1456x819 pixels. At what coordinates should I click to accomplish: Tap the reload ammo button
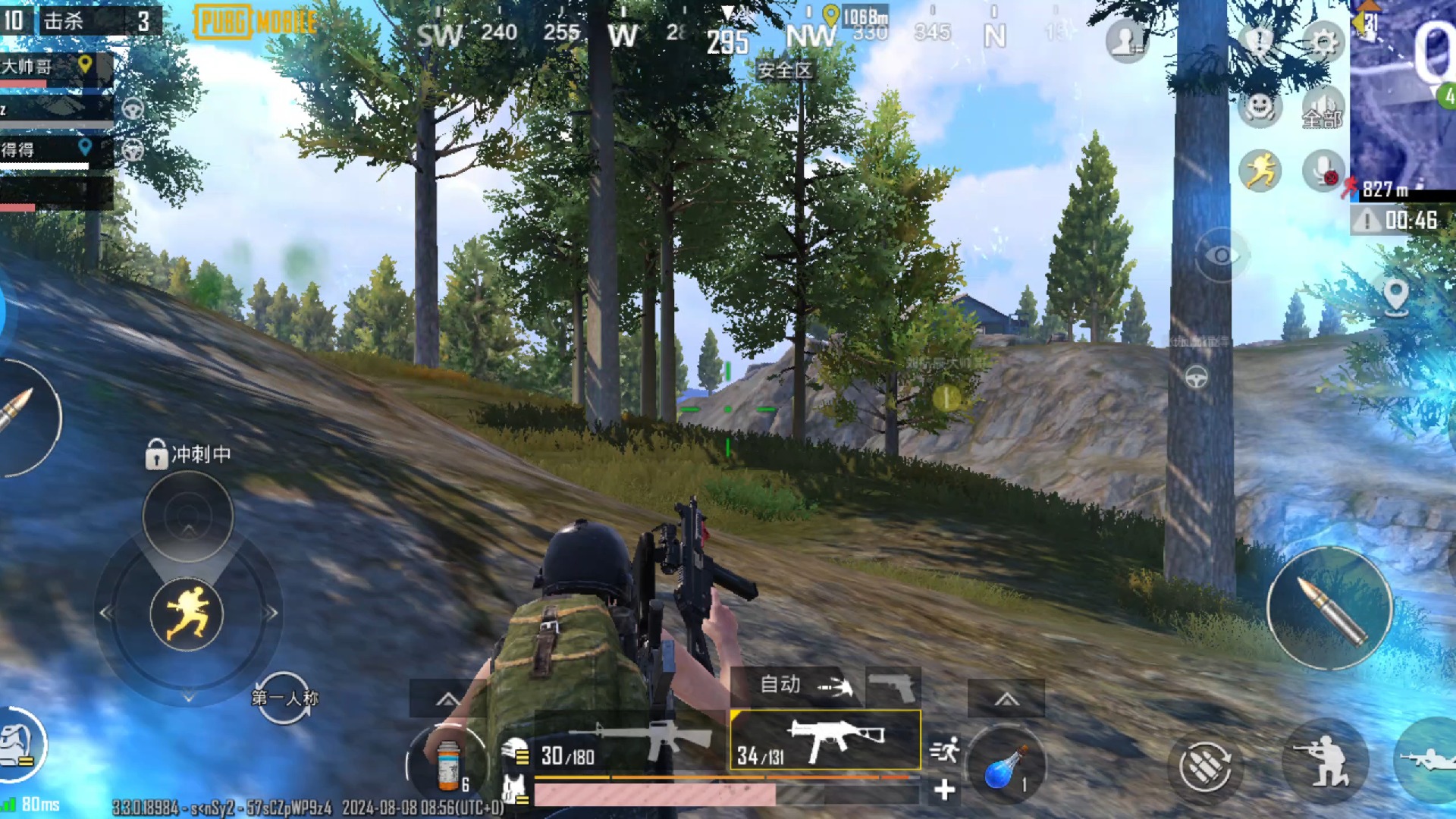pyautogui.click(x=1204, y=766)
